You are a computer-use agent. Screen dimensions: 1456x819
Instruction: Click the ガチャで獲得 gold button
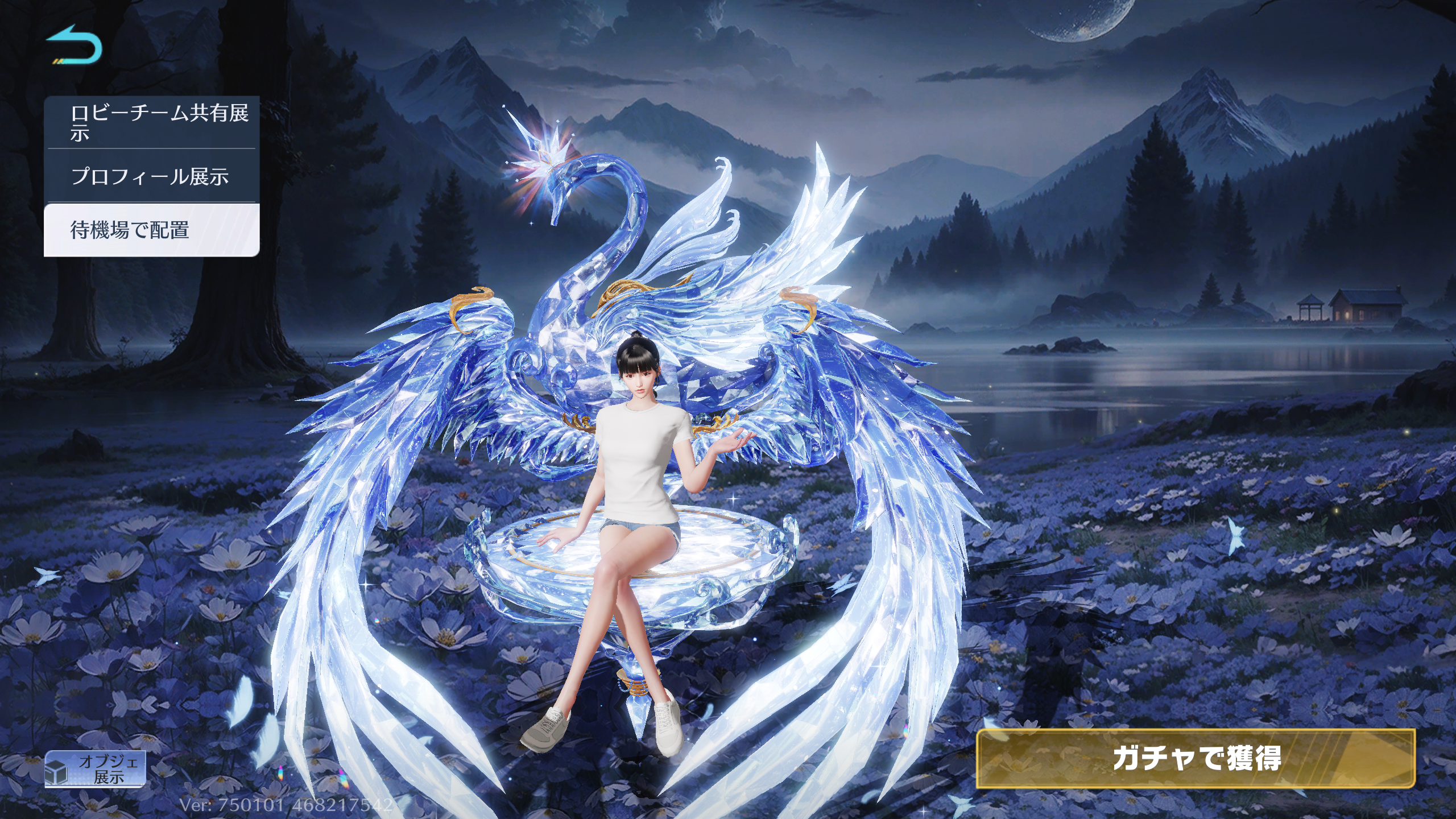(1195, 758)
